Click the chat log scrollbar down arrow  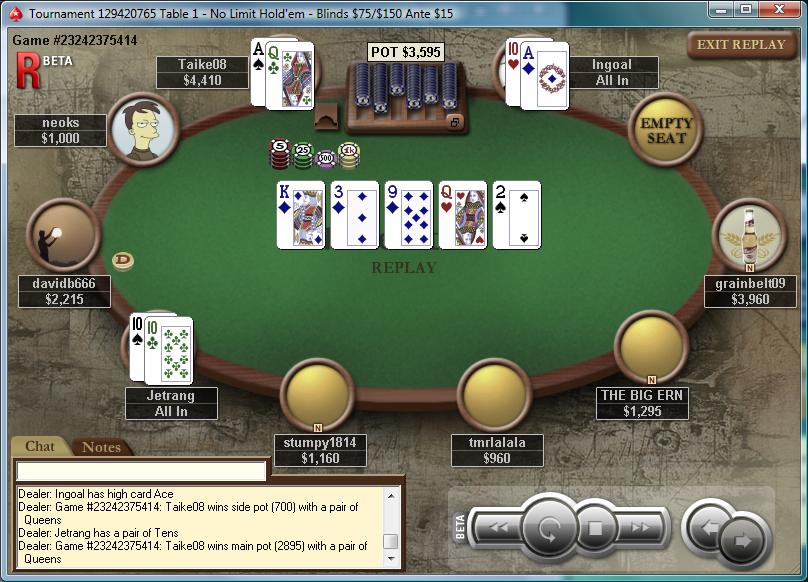tap(391, 558)
